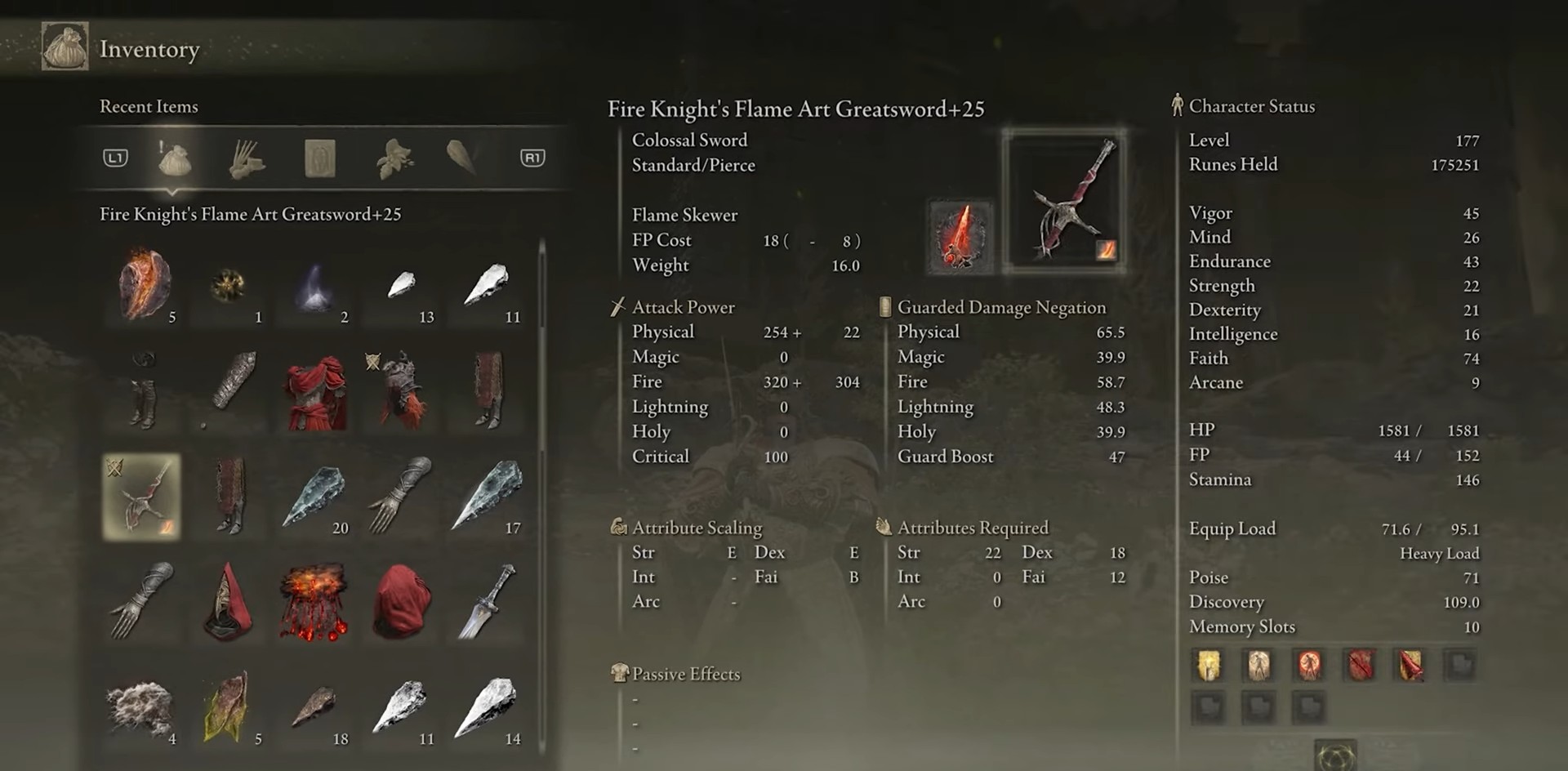
Task: Select the highlighted Fire Knight's Greatsword in the grid
Action: point(141,497)
